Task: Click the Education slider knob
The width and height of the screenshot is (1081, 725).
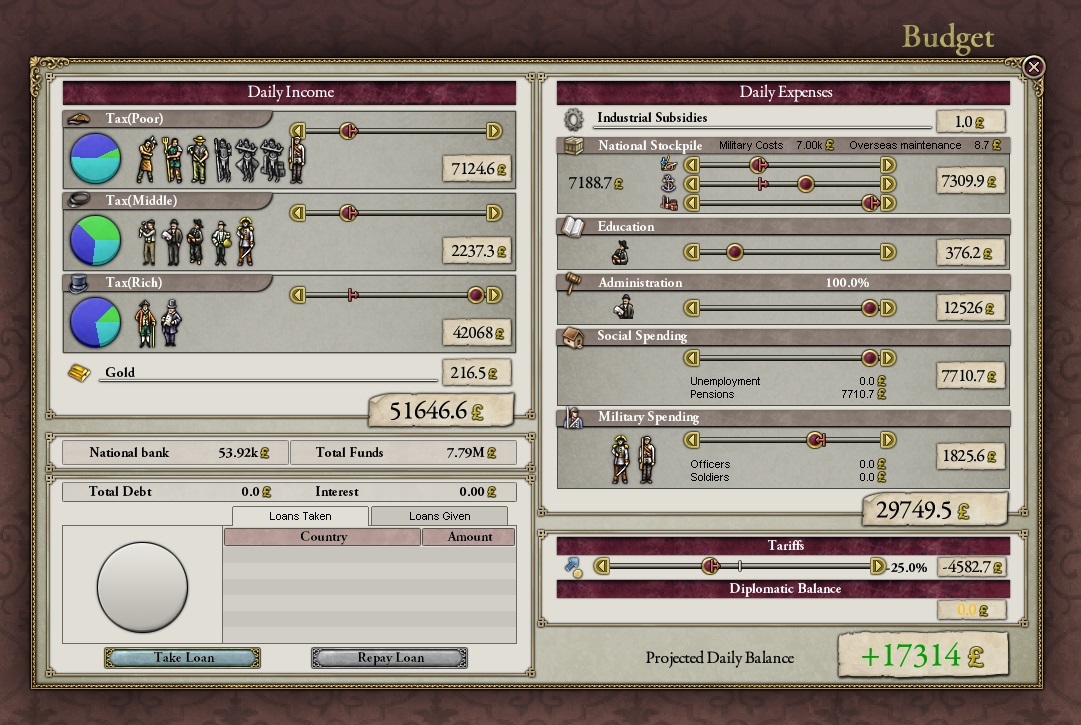Action: click(734, 252)
